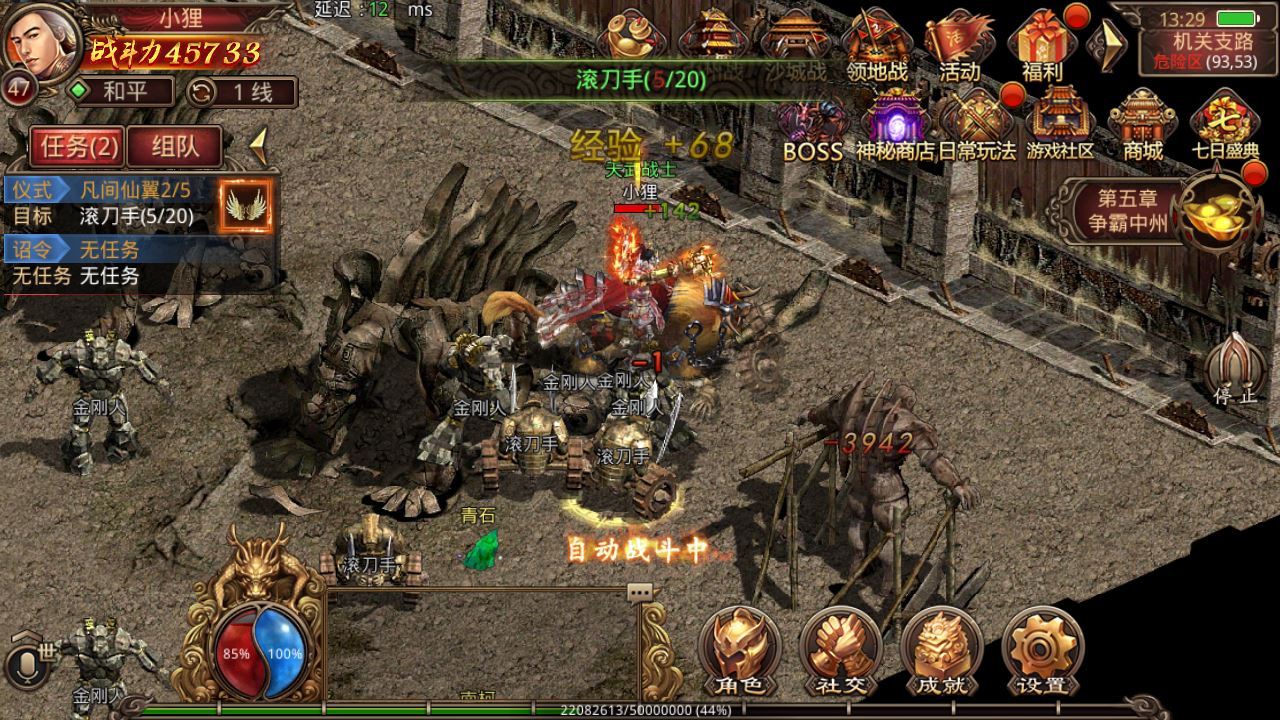Toggle the 和平 peace attack mode
Viewport: 1280px width, 720px height.
(x=122, y=92)
